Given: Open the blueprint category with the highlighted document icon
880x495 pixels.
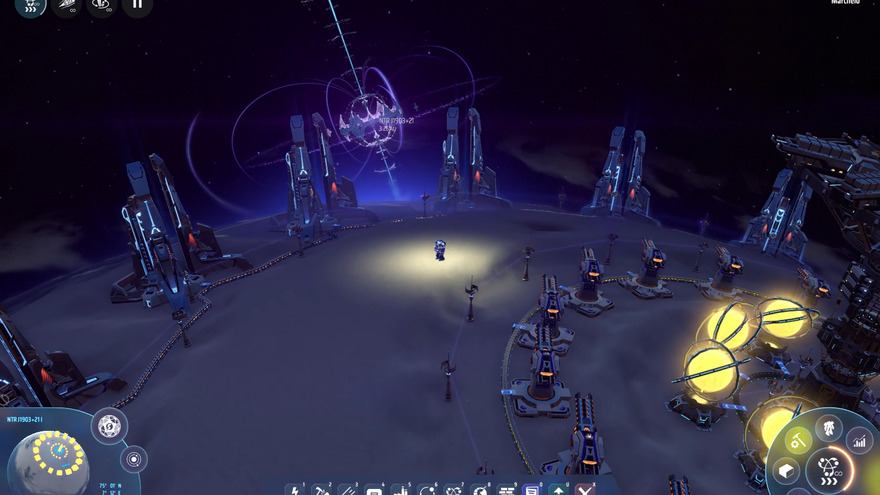Looking at the screenshot, I should pyautogui.click(x=532, y=490).
